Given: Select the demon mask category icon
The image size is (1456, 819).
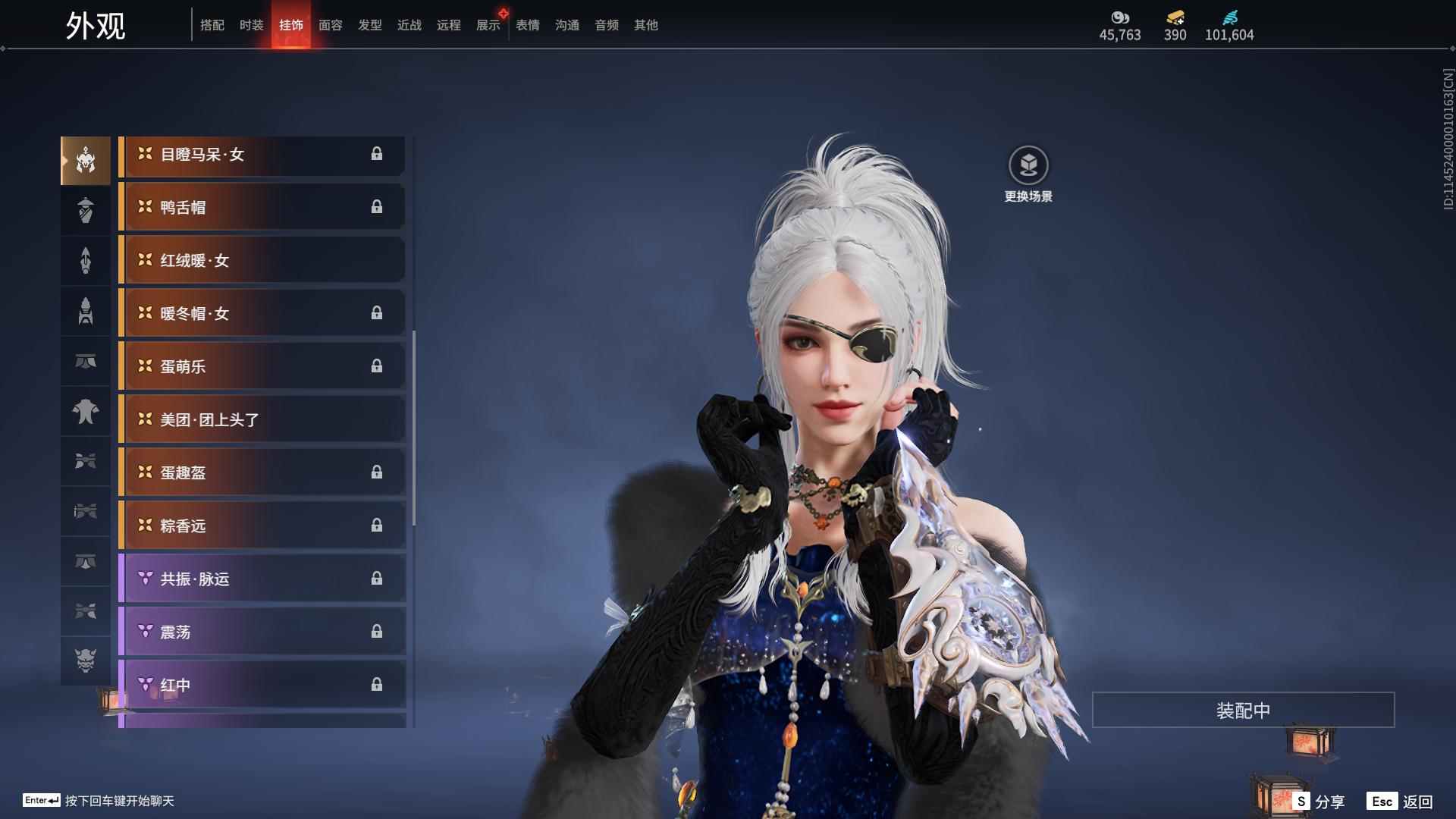Looking at the screenshot, I should pyautogui.click(x=86, y=661).
